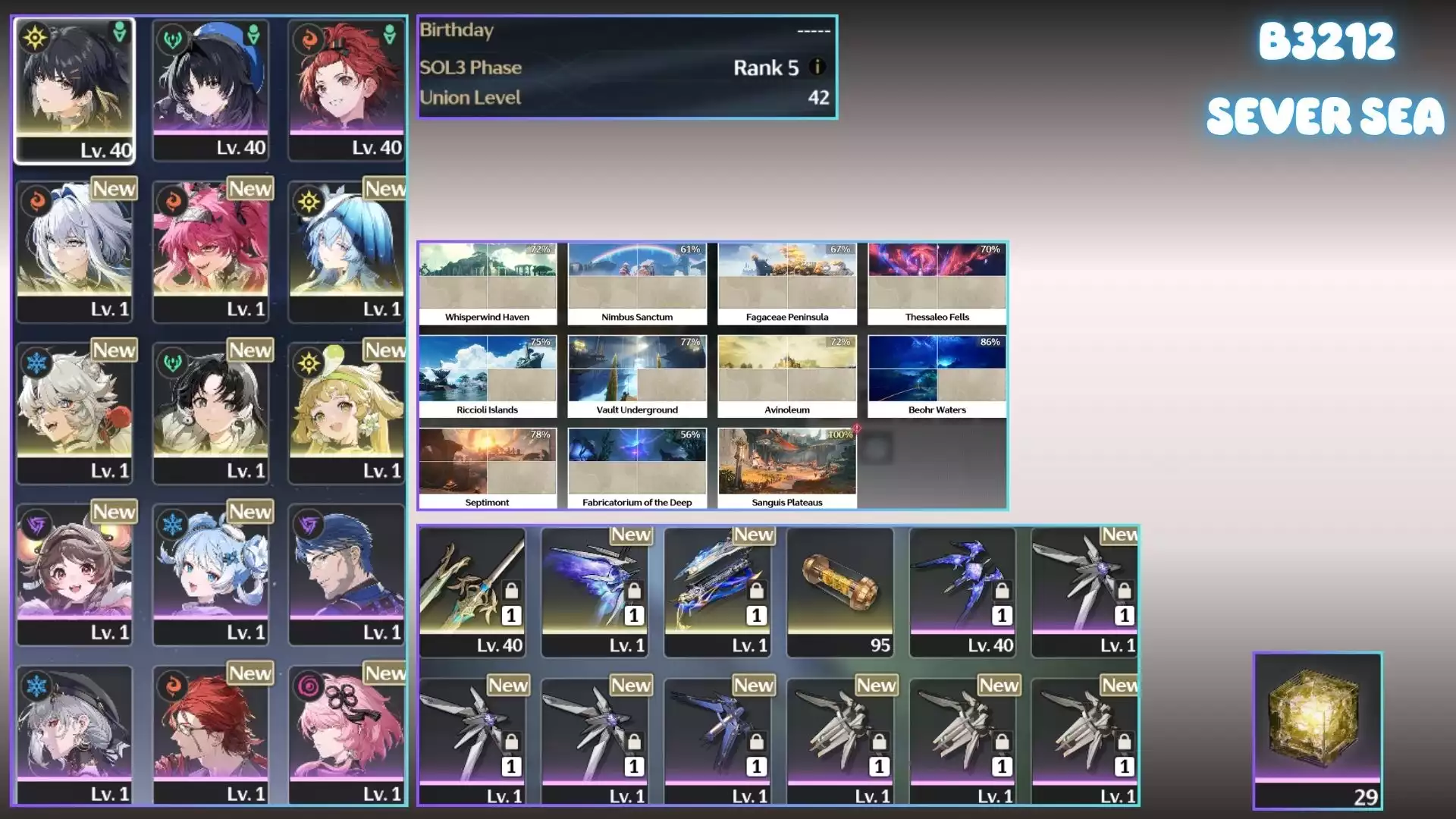Screen dimensions: 1456x819
Task: Select the blue-haired man in profile portrait
Action: point(347,573)
